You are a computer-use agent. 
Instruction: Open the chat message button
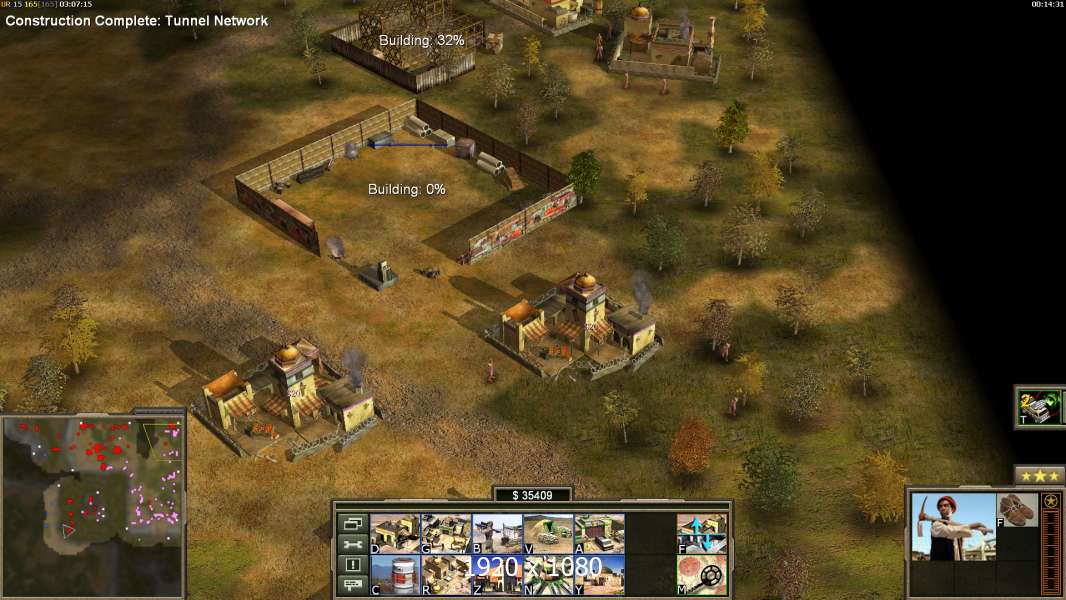click(x=352, y=586)
